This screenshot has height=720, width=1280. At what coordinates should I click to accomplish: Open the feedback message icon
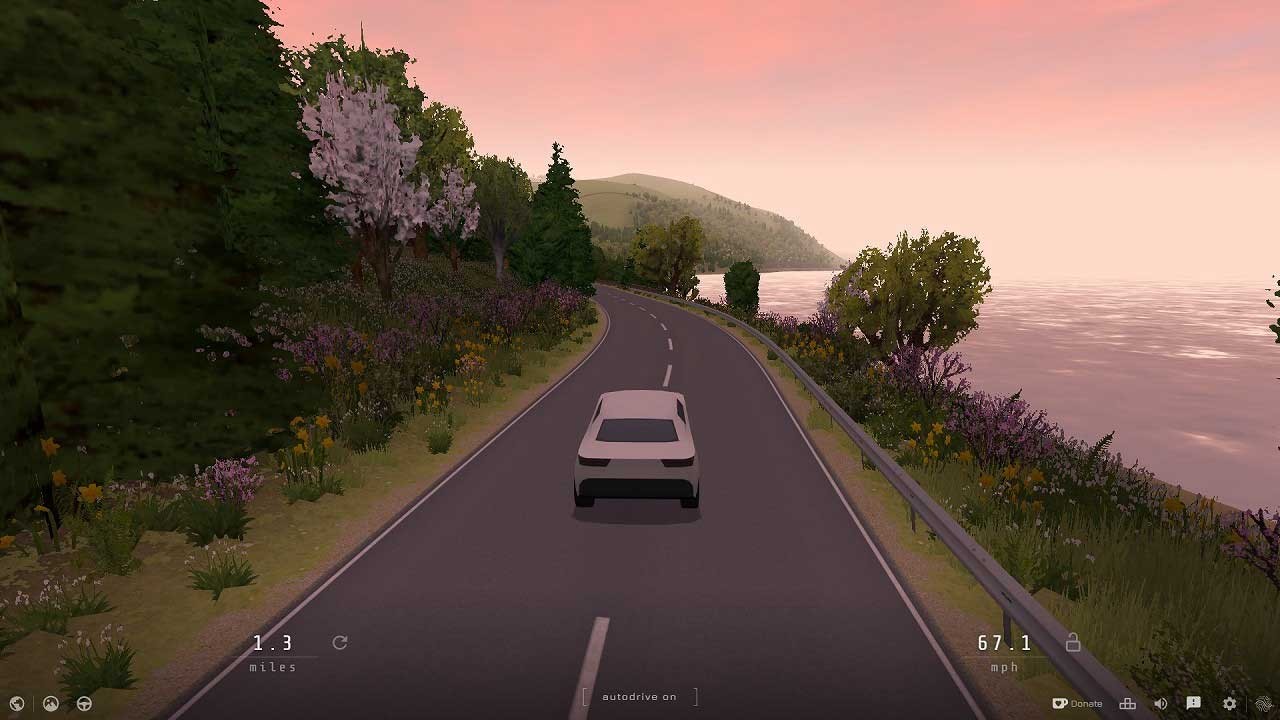(1194, 703)
